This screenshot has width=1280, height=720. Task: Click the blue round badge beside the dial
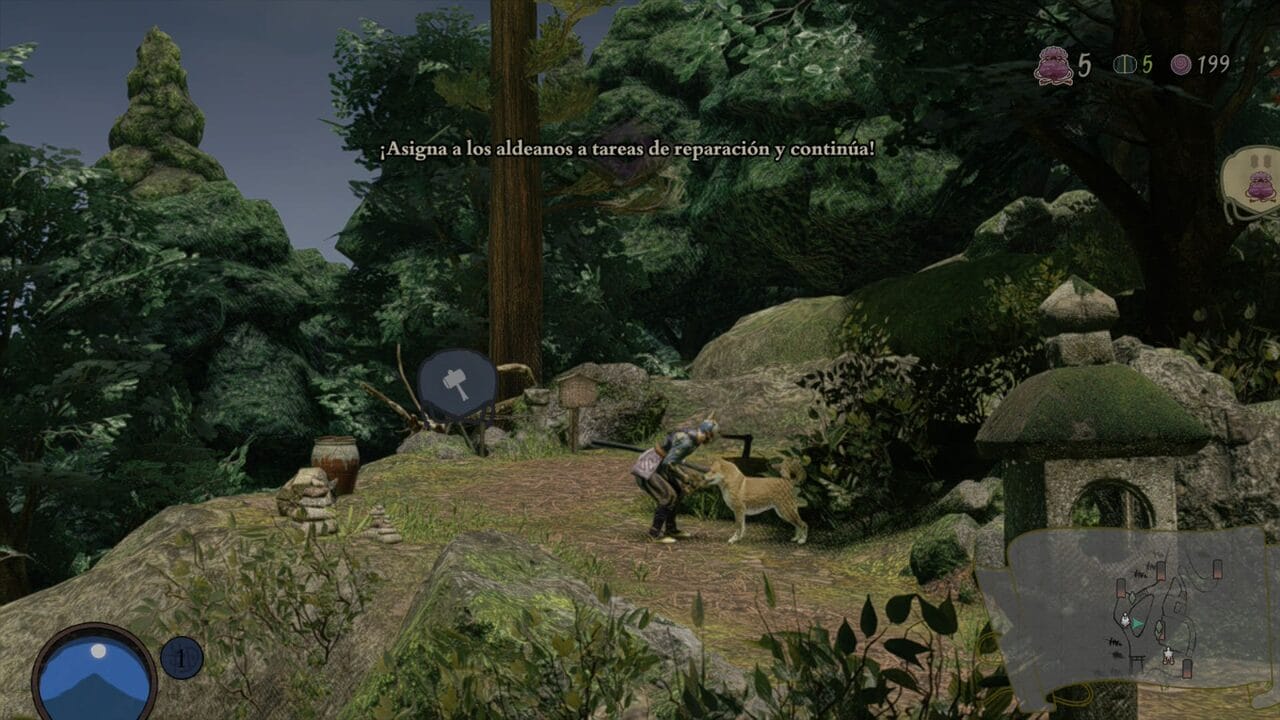click(x=182, y=658)
